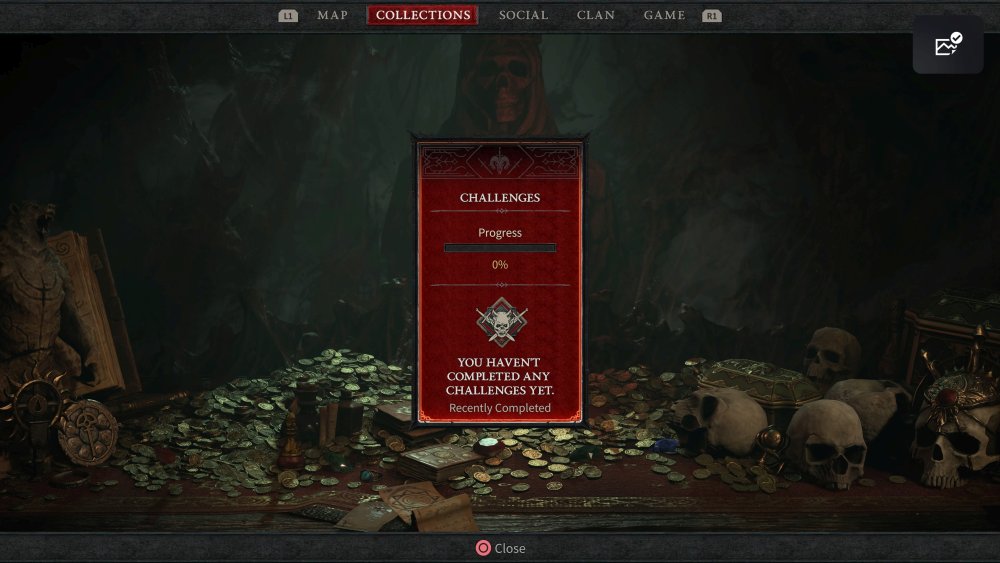The image size is (1000, 563).
Task: Open the red Challenges card
Action: [x=500, y=280]
